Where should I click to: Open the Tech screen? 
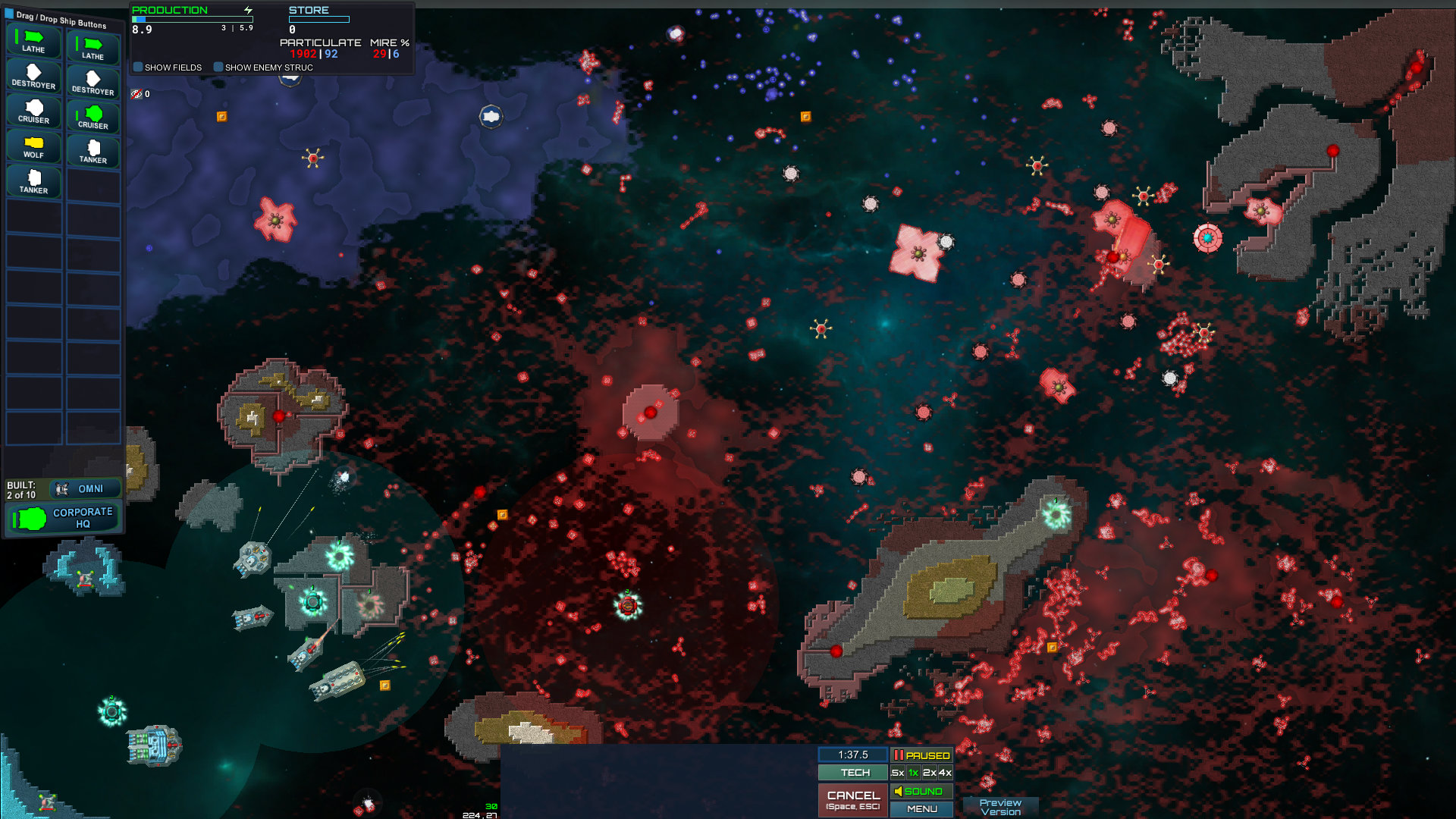[x=854, y=773]
